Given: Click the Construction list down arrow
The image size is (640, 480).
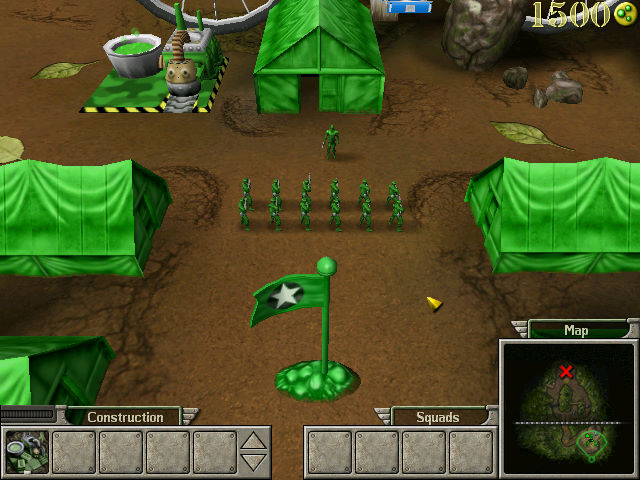Looking at the screenshot, I should (x=255, y=461).
